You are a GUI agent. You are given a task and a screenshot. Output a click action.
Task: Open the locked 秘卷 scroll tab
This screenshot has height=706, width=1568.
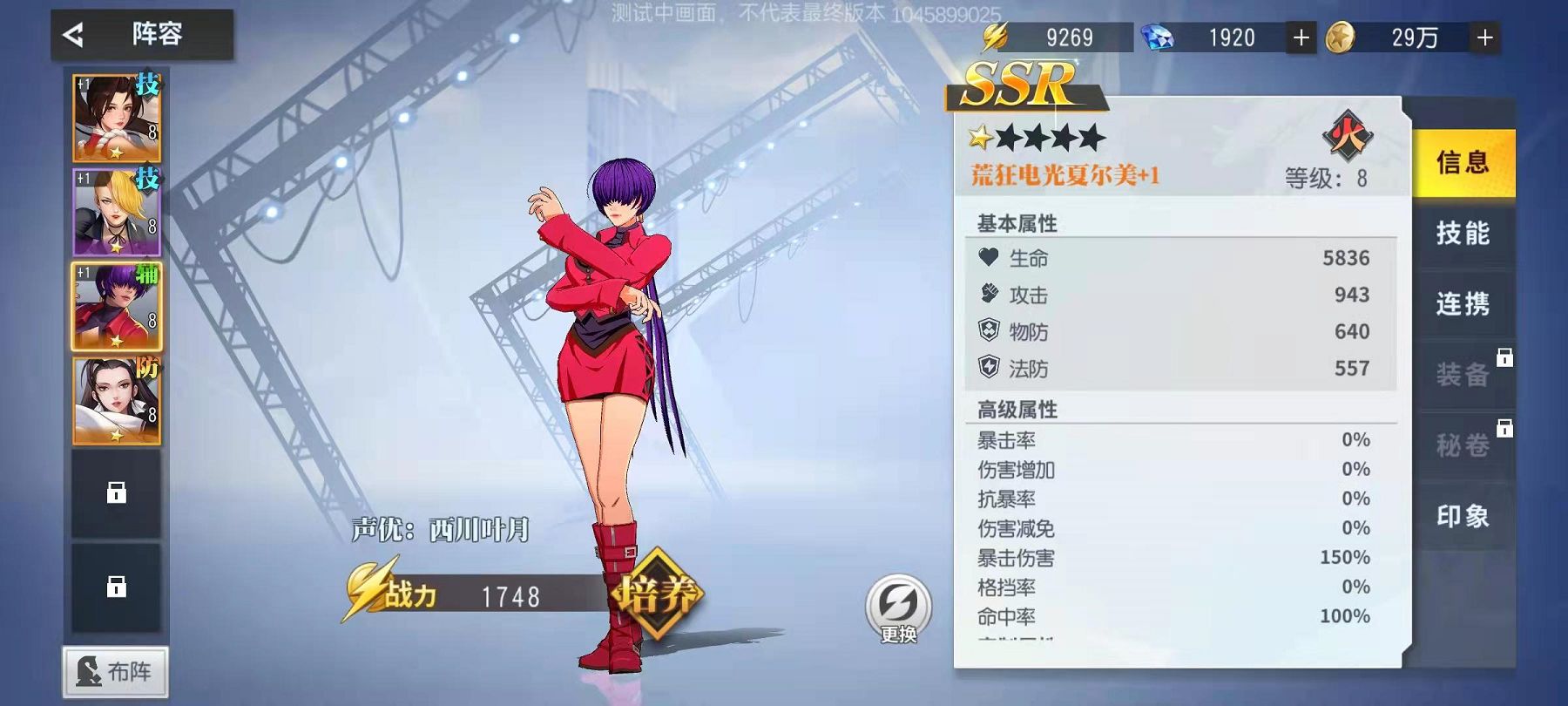pos(1463,445)
